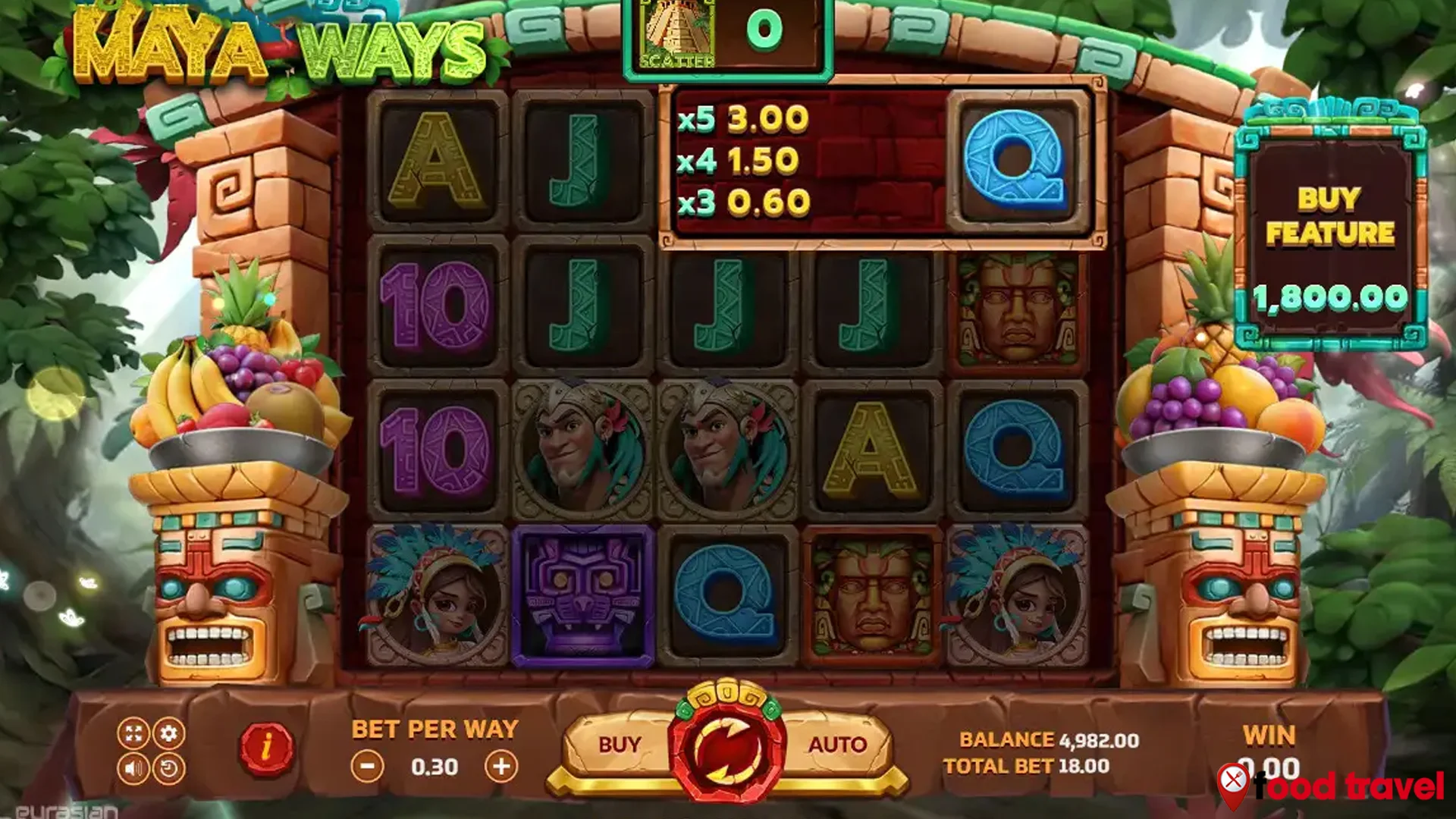1456x819 pixels.
Task: Activate AUTO spin mode
Action: 836,745
